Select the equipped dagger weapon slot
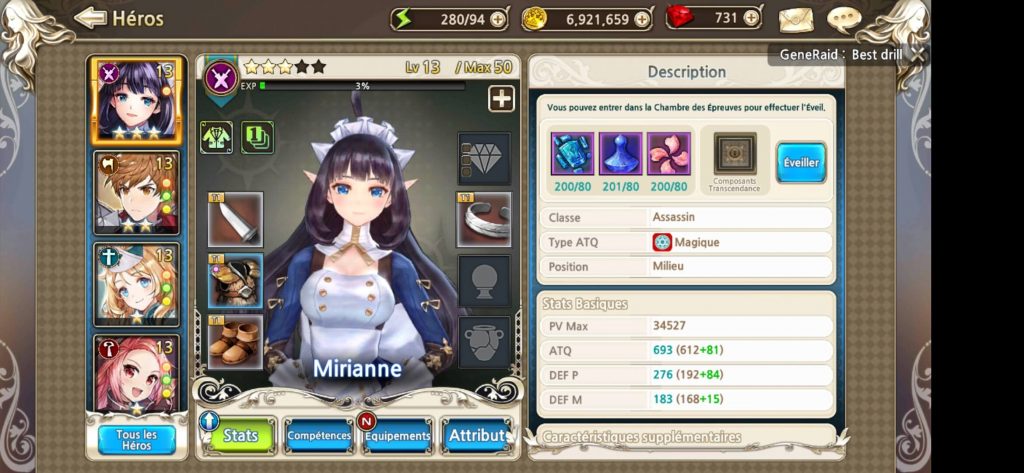Image resolution: width=1024 pixels, height=473 pixels. [x=236, y=219]
